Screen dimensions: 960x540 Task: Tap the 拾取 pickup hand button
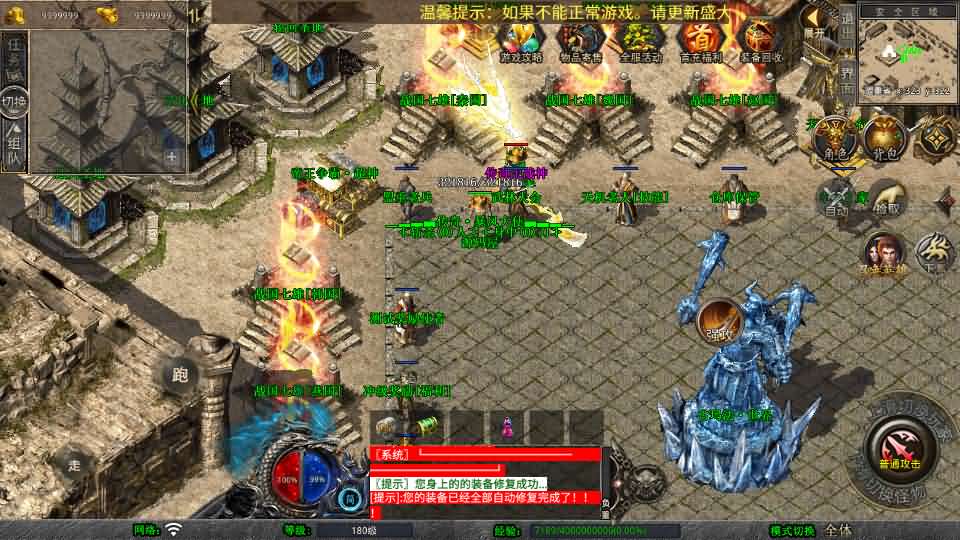(887, 197)
